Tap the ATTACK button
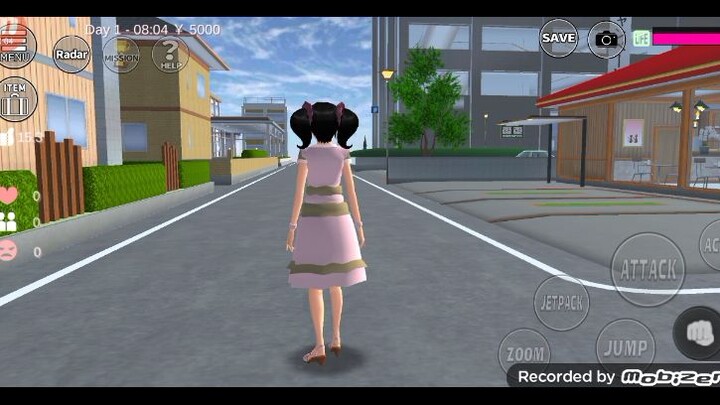This screenshot has width=720, height=405. coord(648,269)
